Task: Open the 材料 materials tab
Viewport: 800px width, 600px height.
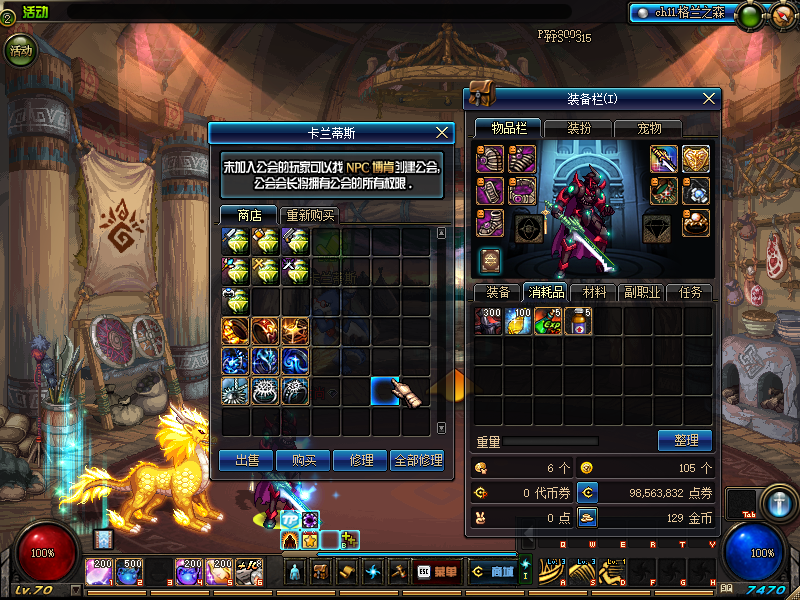Action: point(594,292)
